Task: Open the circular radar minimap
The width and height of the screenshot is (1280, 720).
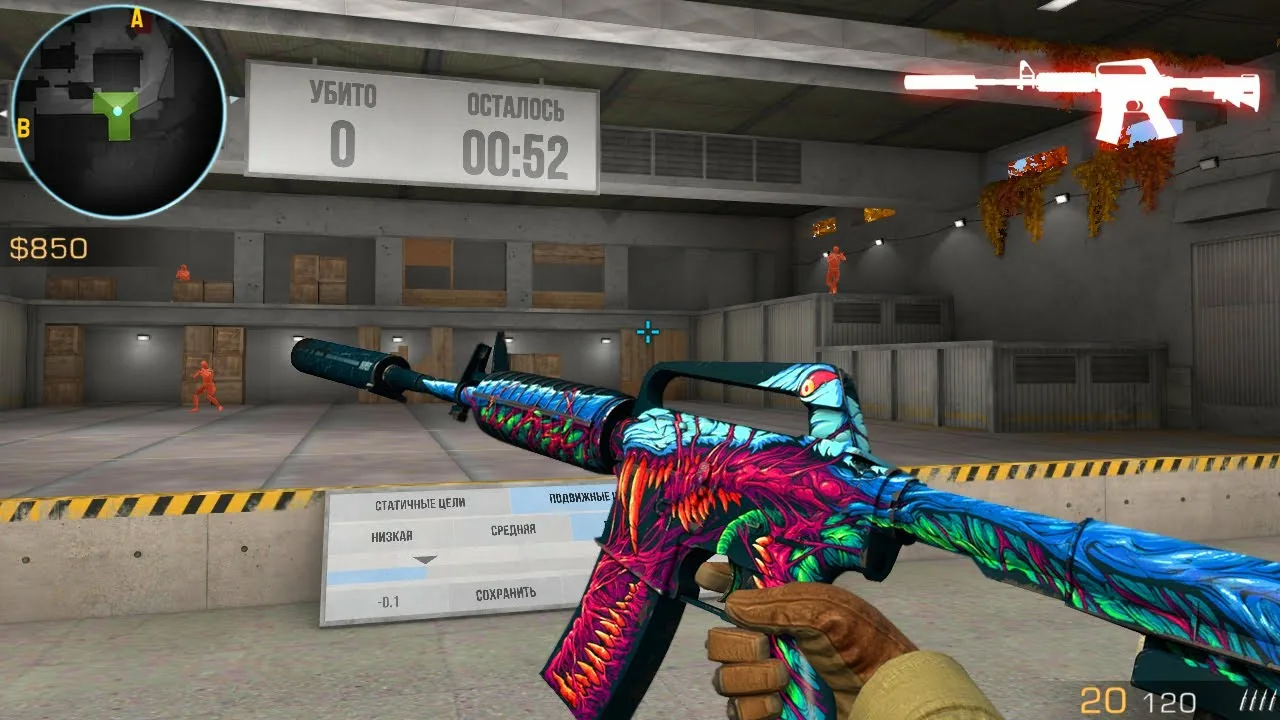Action: 116,111
